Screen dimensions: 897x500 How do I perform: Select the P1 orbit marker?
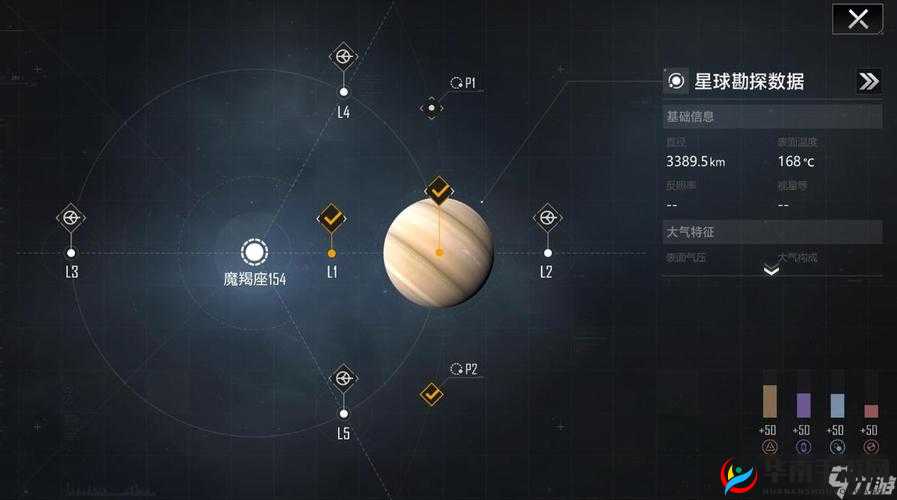[x=431, y=108]
